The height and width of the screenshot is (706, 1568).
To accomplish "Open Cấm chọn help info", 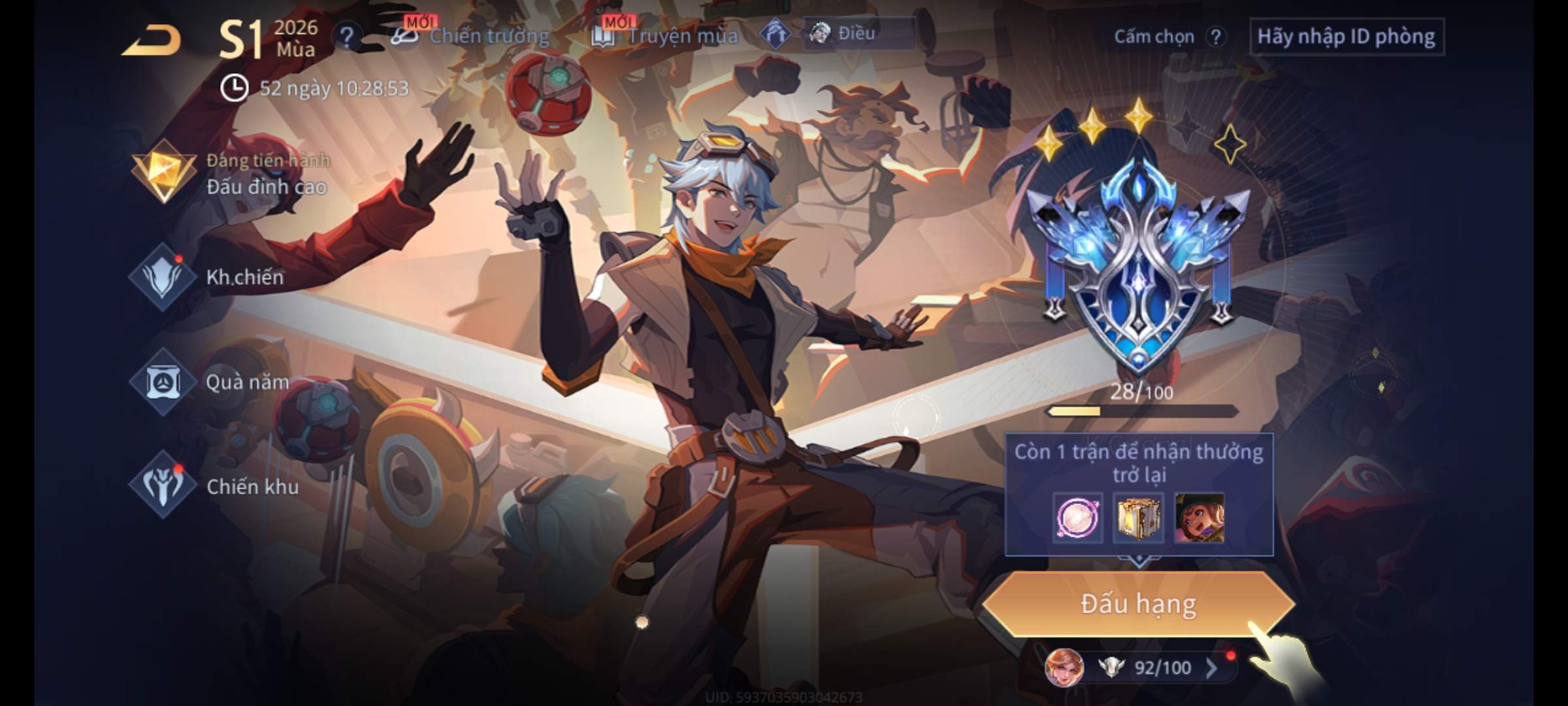I will (x=1215, y=37).
